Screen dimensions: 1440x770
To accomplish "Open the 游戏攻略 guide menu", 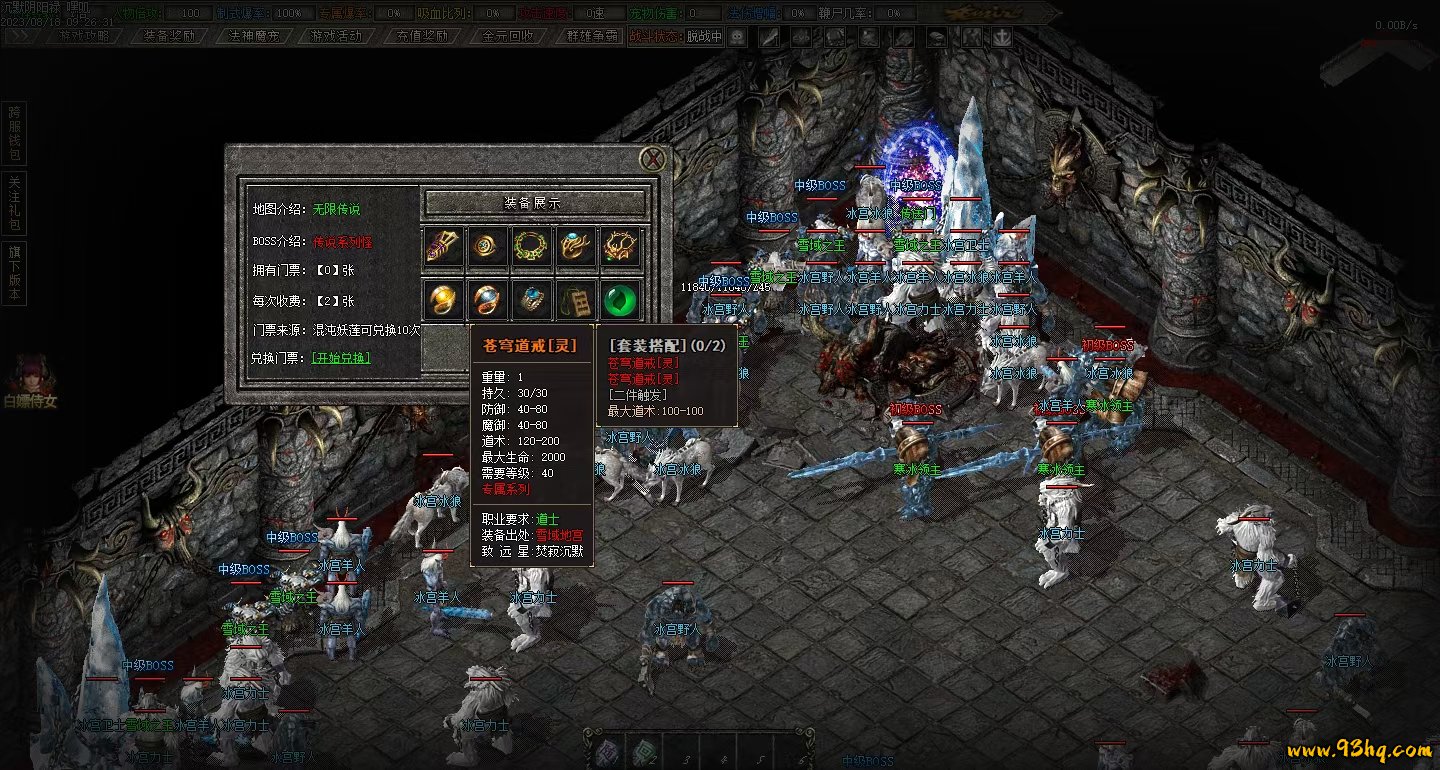I will coord(83,36).
